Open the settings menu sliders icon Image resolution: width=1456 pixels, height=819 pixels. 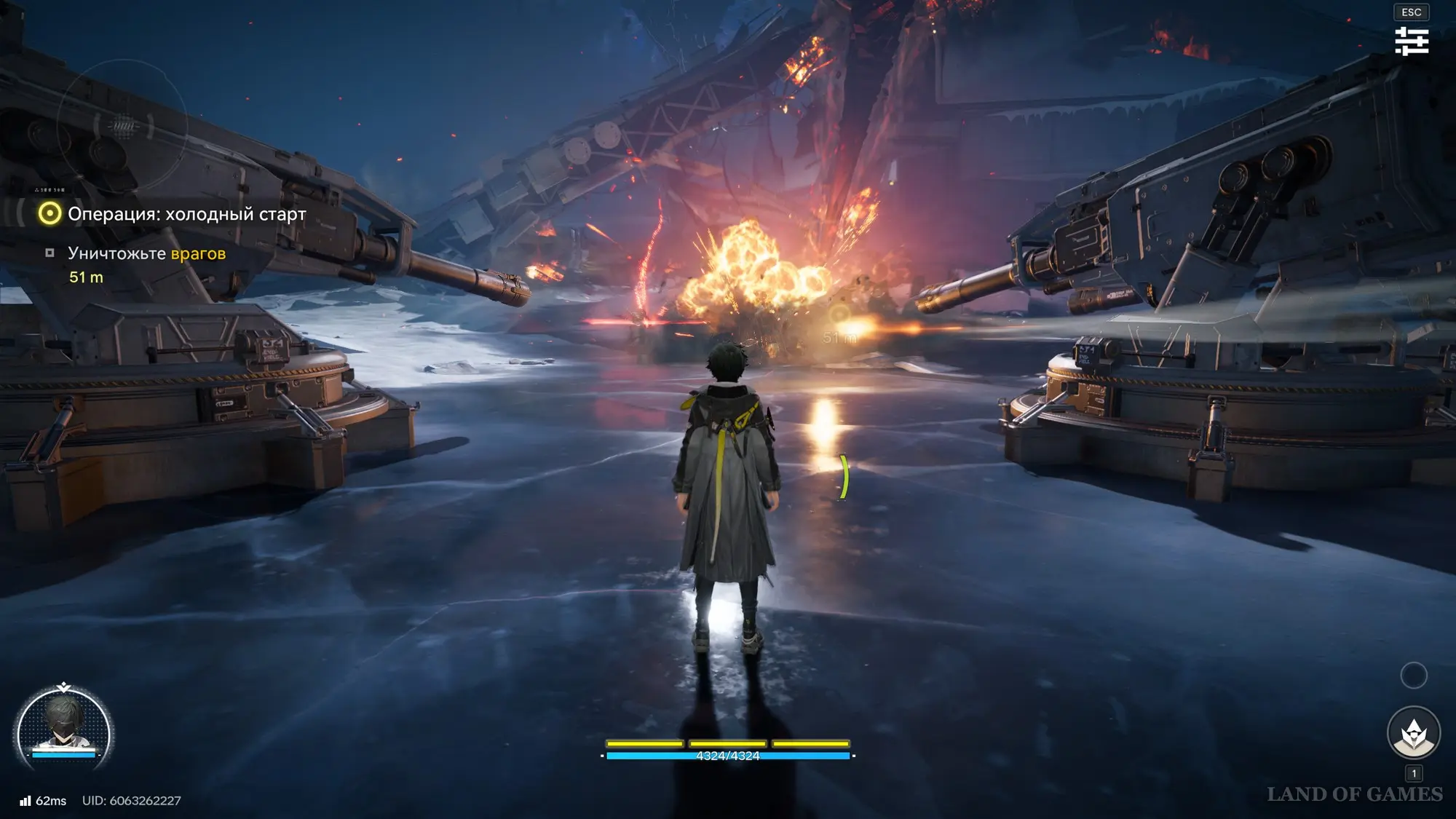pyautogui.click(x=1412, y=41)
